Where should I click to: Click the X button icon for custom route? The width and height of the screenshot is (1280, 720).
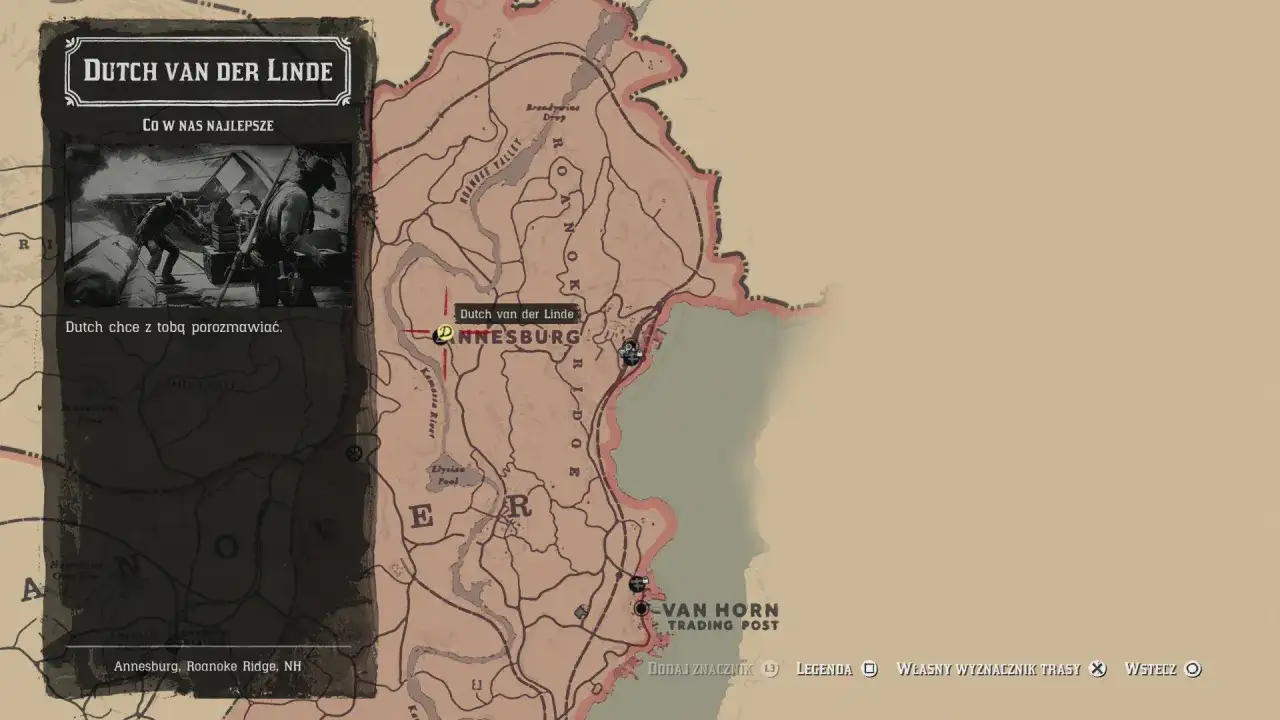point(1097,669)
